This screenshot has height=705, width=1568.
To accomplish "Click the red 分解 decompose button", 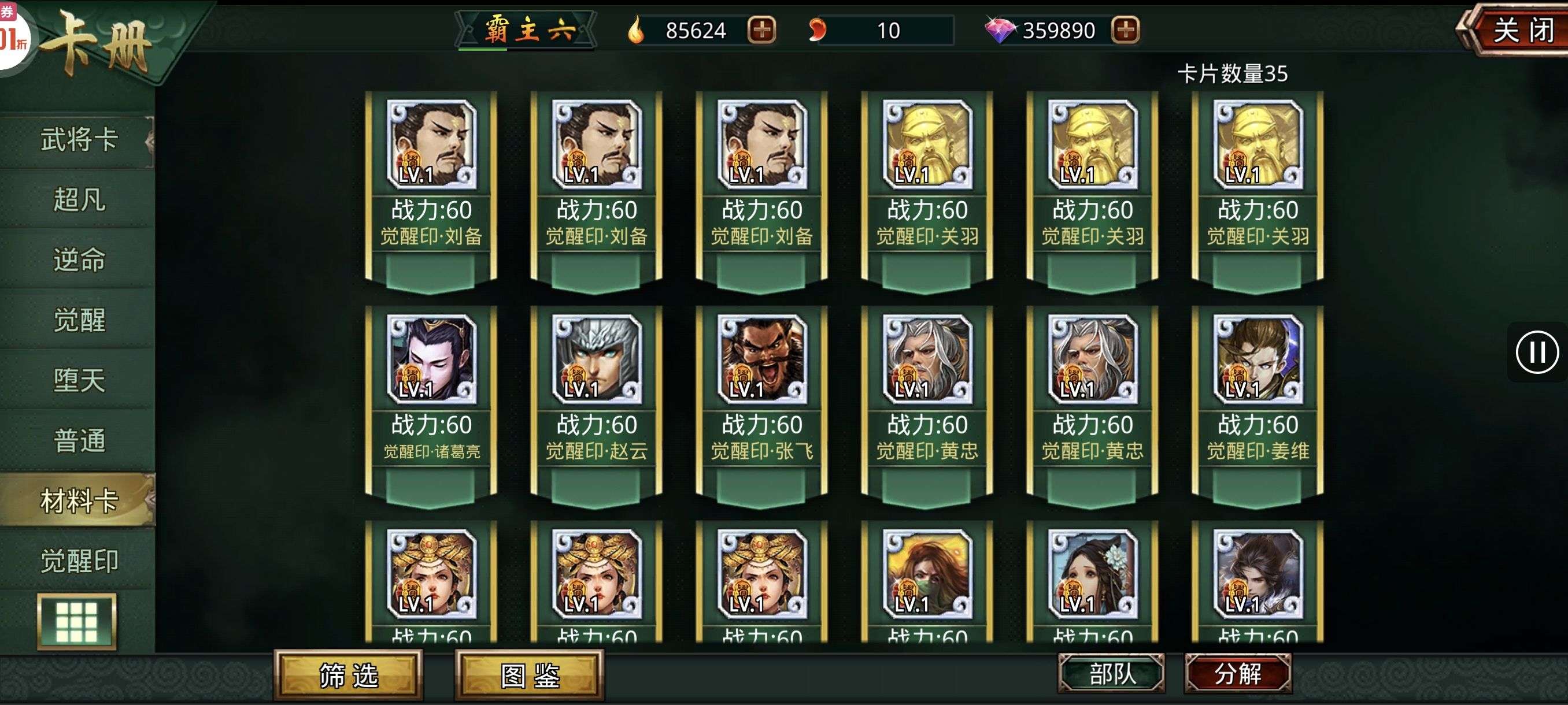I will (1237, 673).
